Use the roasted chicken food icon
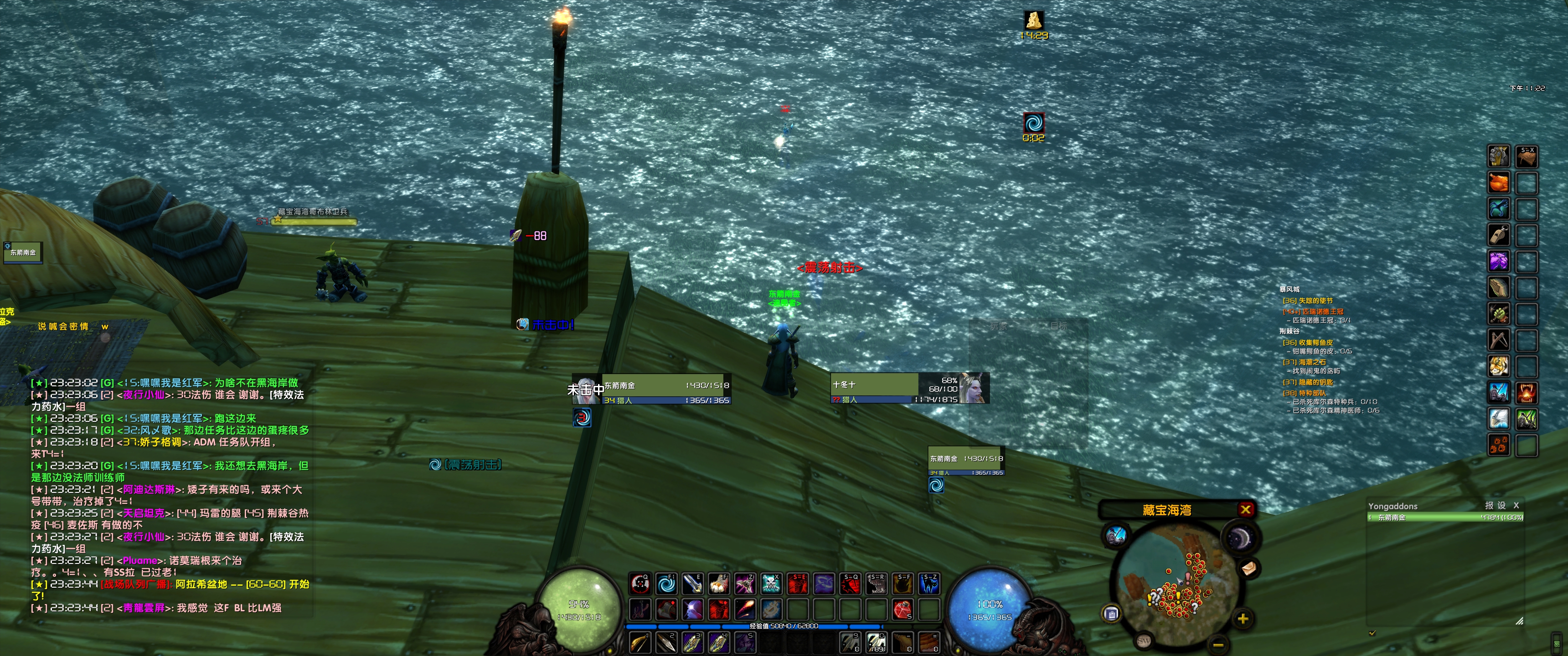Screen dimensions: 1568x656 (1499, 182)
